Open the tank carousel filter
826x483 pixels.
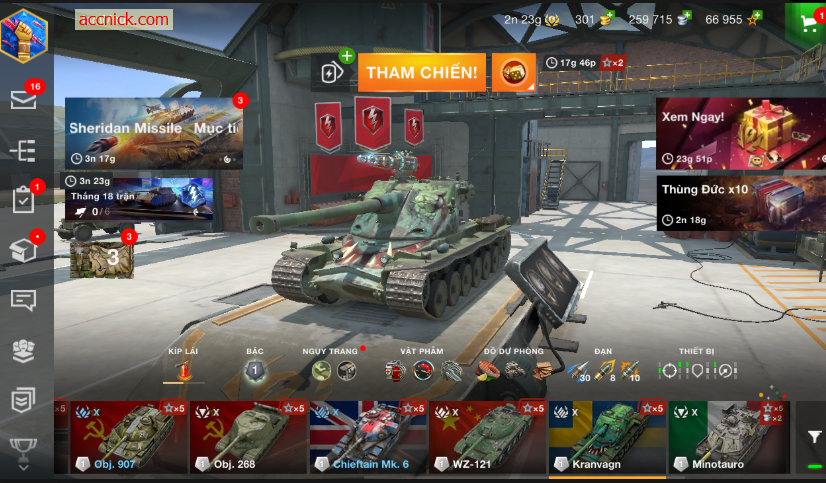pyautogui.click(x=815, y=437)
